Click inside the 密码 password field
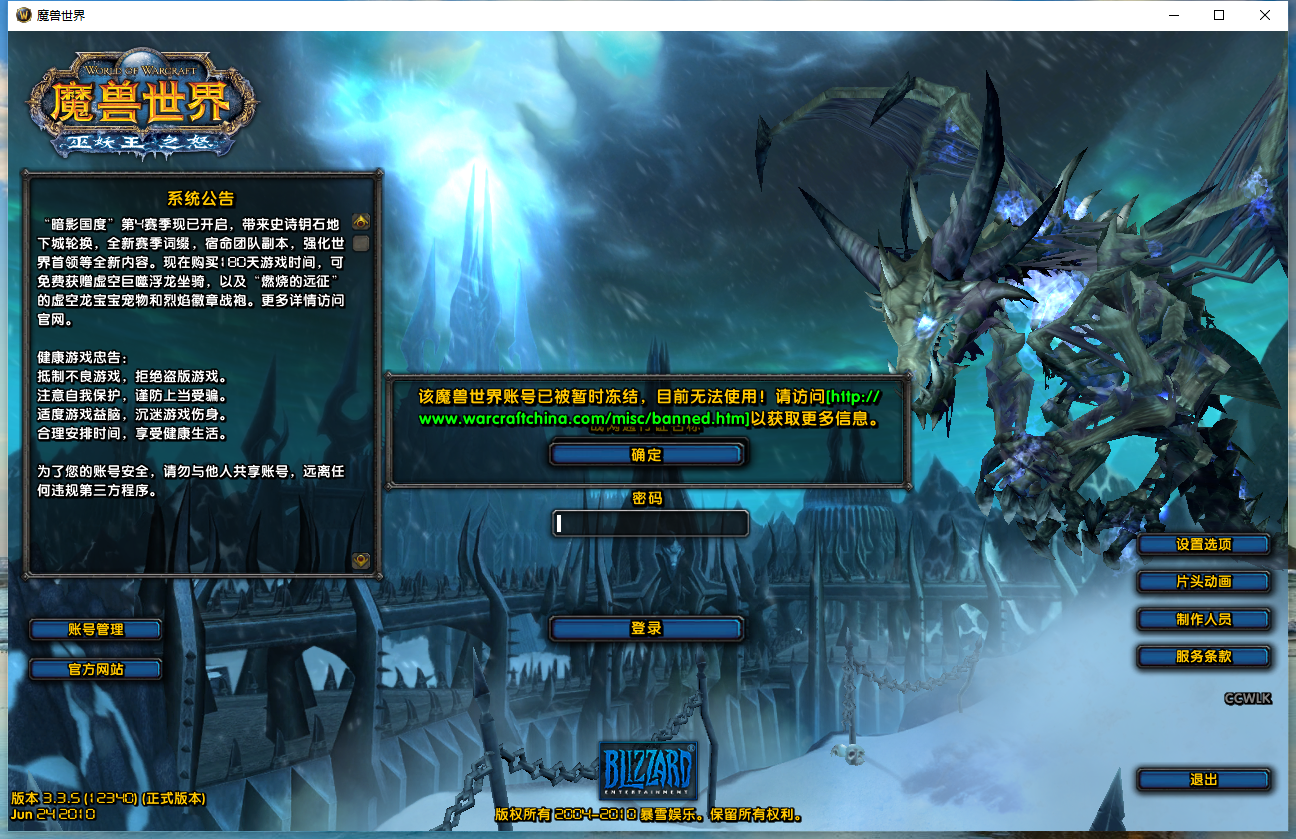This screenshot has height=839, width=1296. (649, 523)
